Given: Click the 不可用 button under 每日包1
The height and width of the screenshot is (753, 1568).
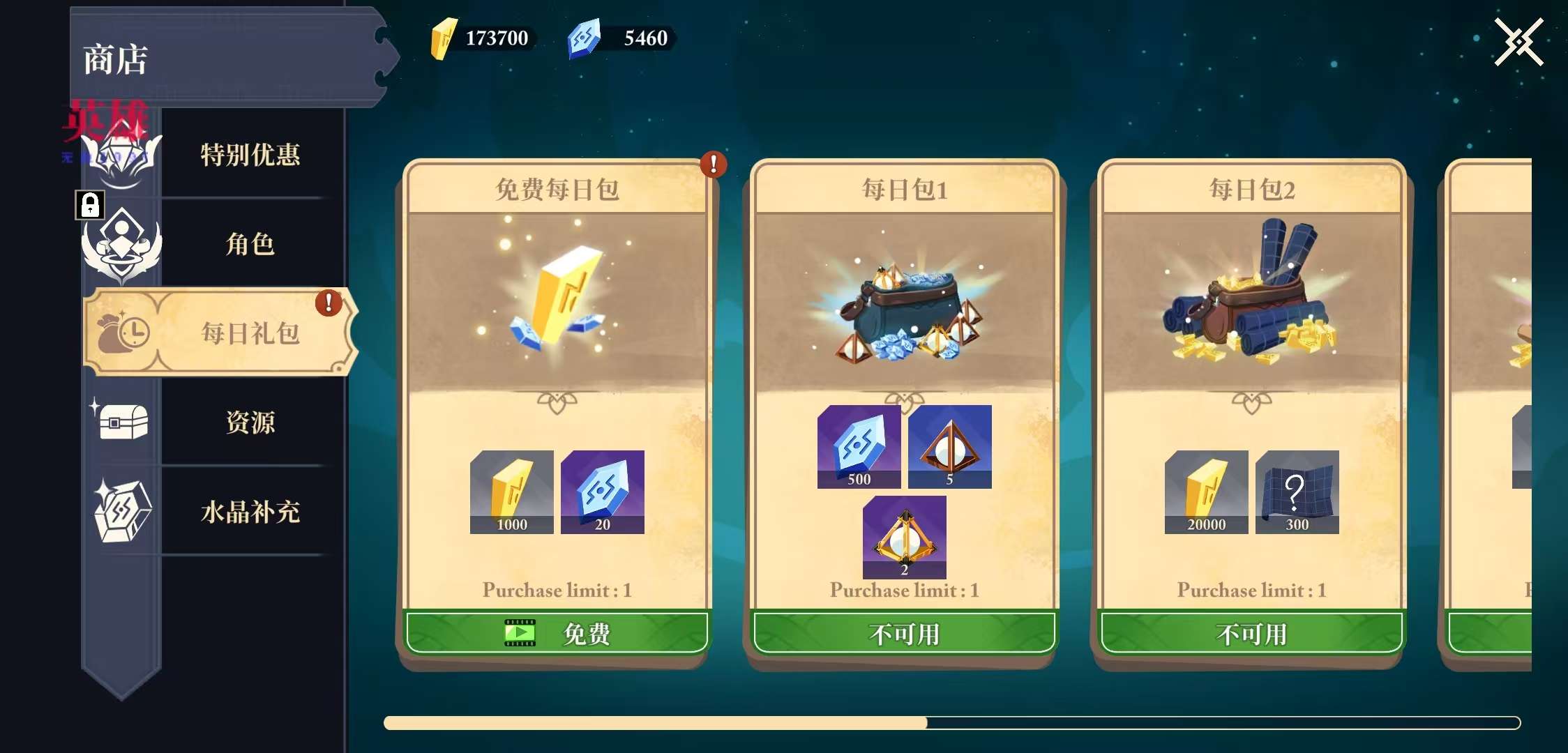Looking at the screenshot, I should coord(904,633).
